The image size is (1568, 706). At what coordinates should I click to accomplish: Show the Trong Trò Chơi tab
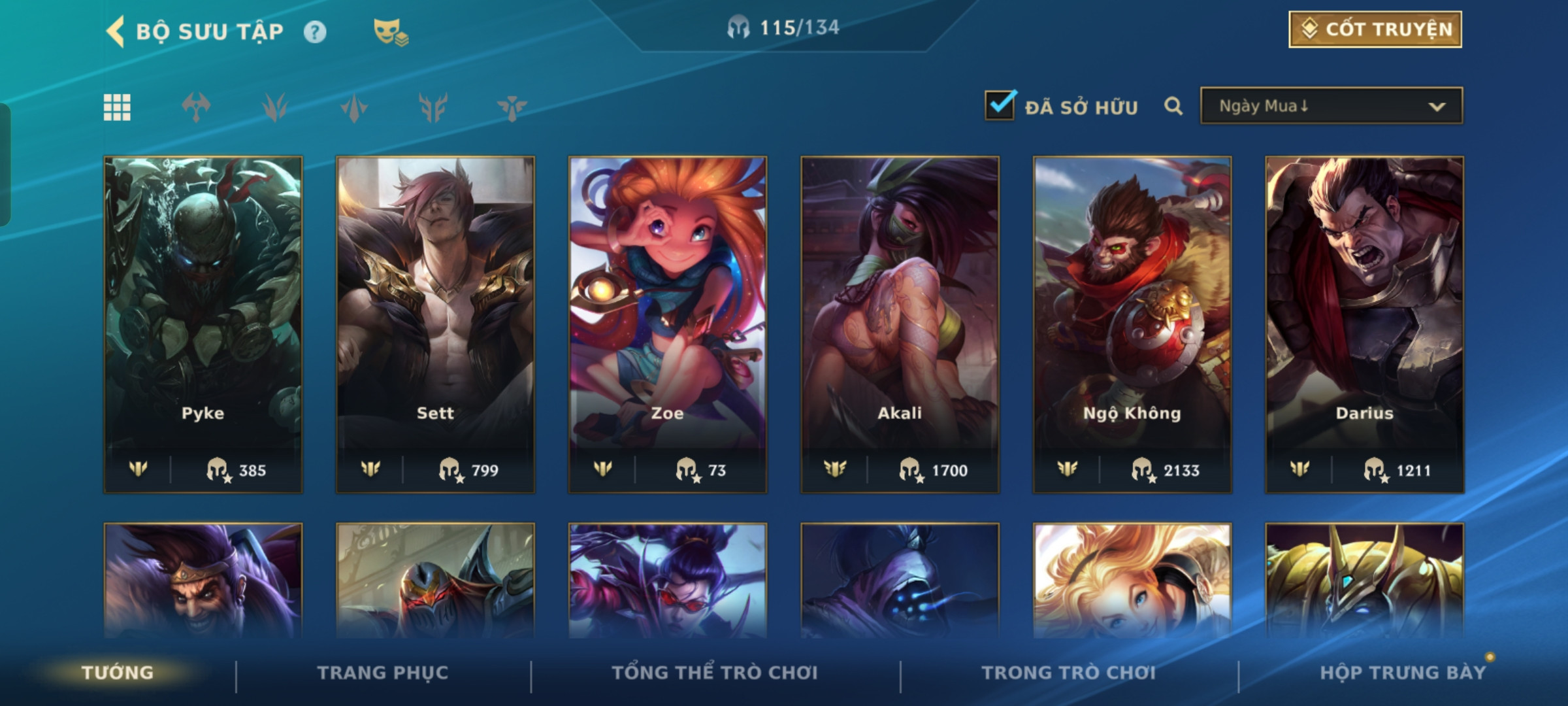pos(1069,673)
